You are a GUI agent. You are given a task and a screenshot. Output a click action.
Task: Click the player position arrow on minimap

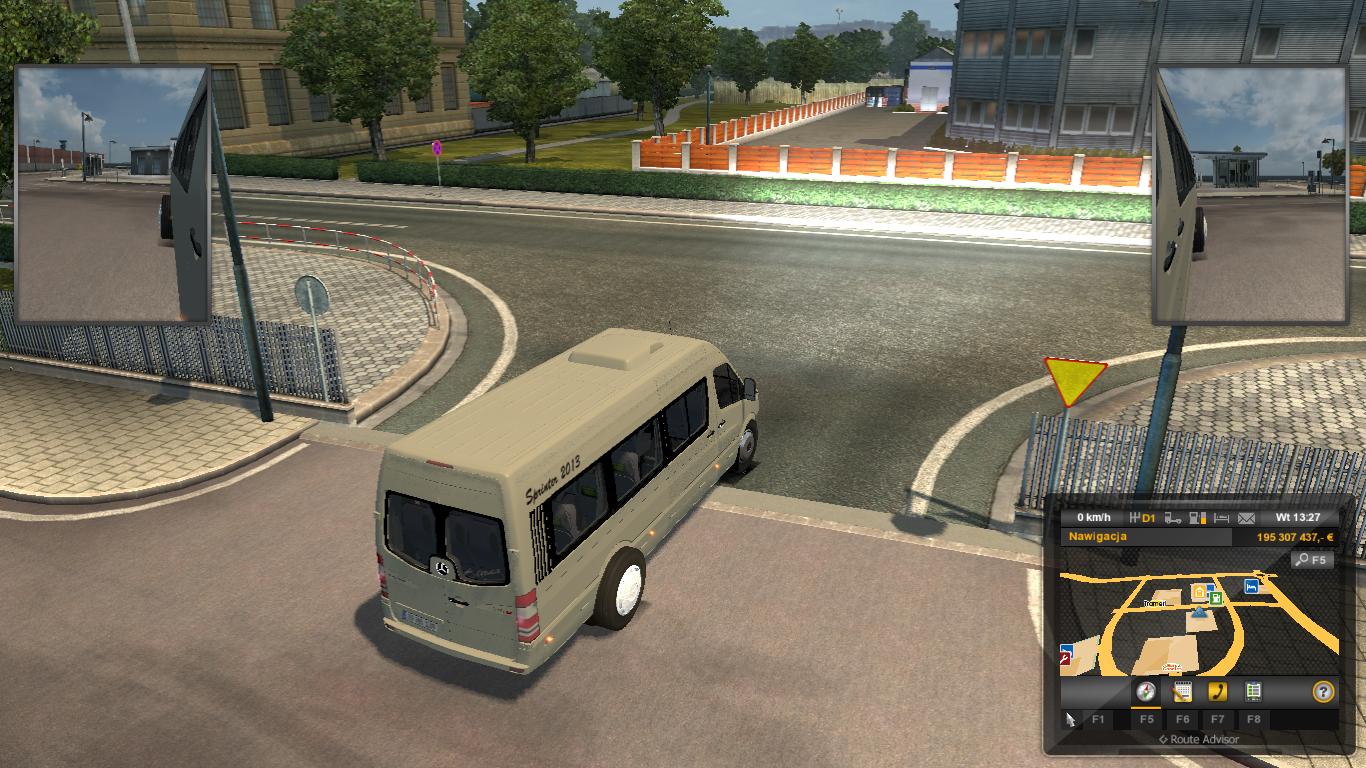(1200, 613)
